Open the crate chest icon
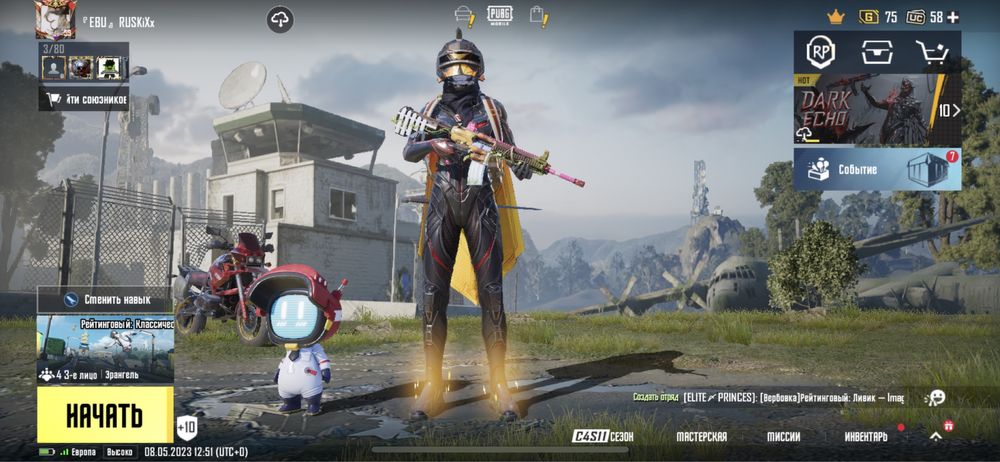 coord(877,53)
